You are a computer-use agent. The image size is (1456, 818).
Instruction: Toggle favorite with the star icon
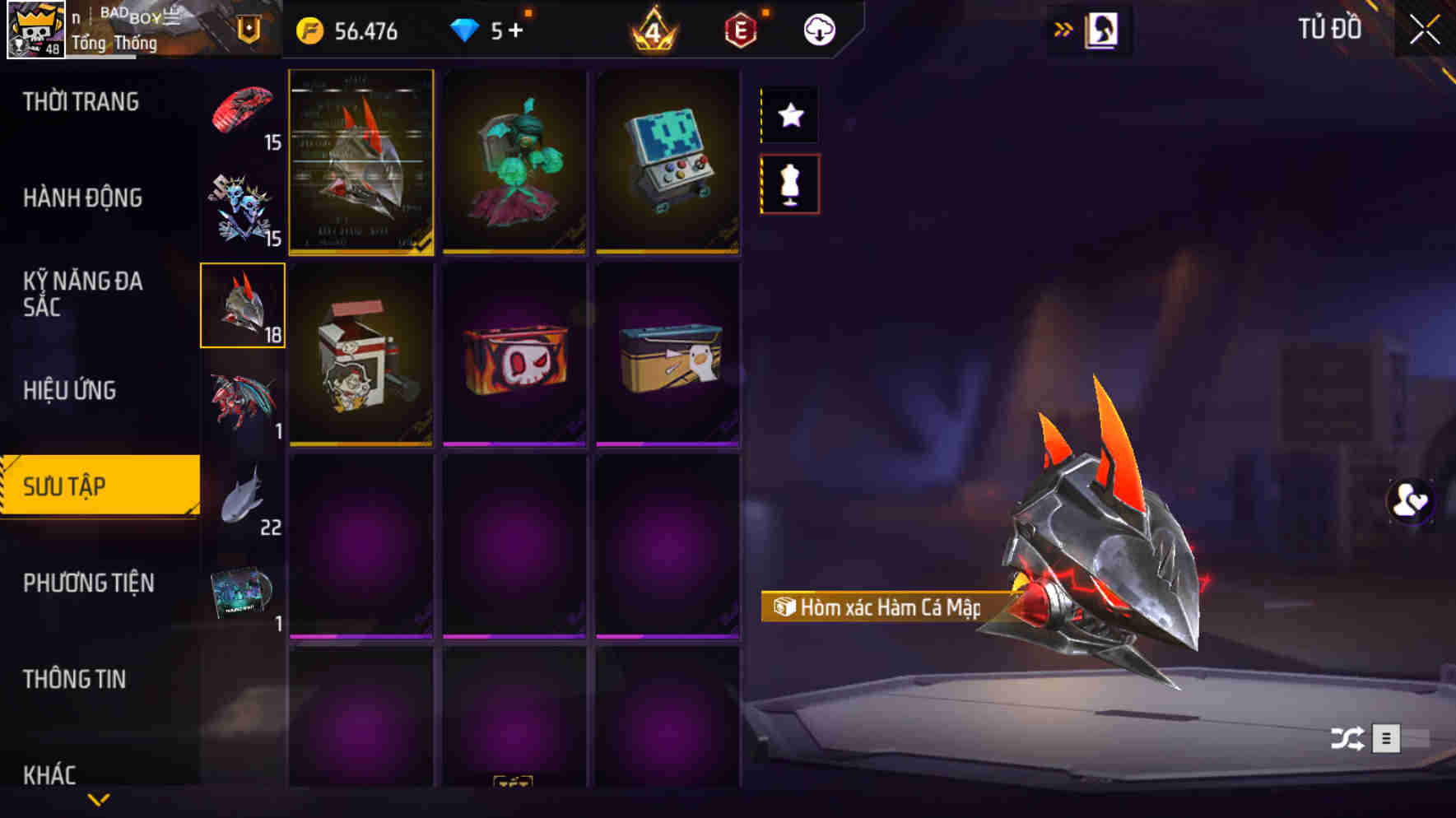click(790, 115)
